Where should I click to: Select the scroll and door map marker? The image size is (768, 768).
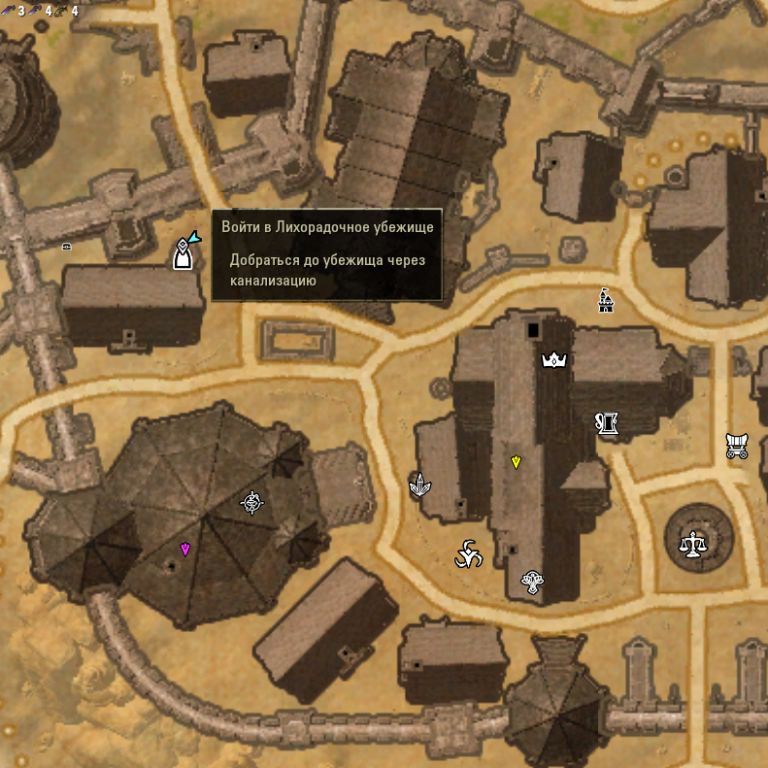tap(606, 424)
